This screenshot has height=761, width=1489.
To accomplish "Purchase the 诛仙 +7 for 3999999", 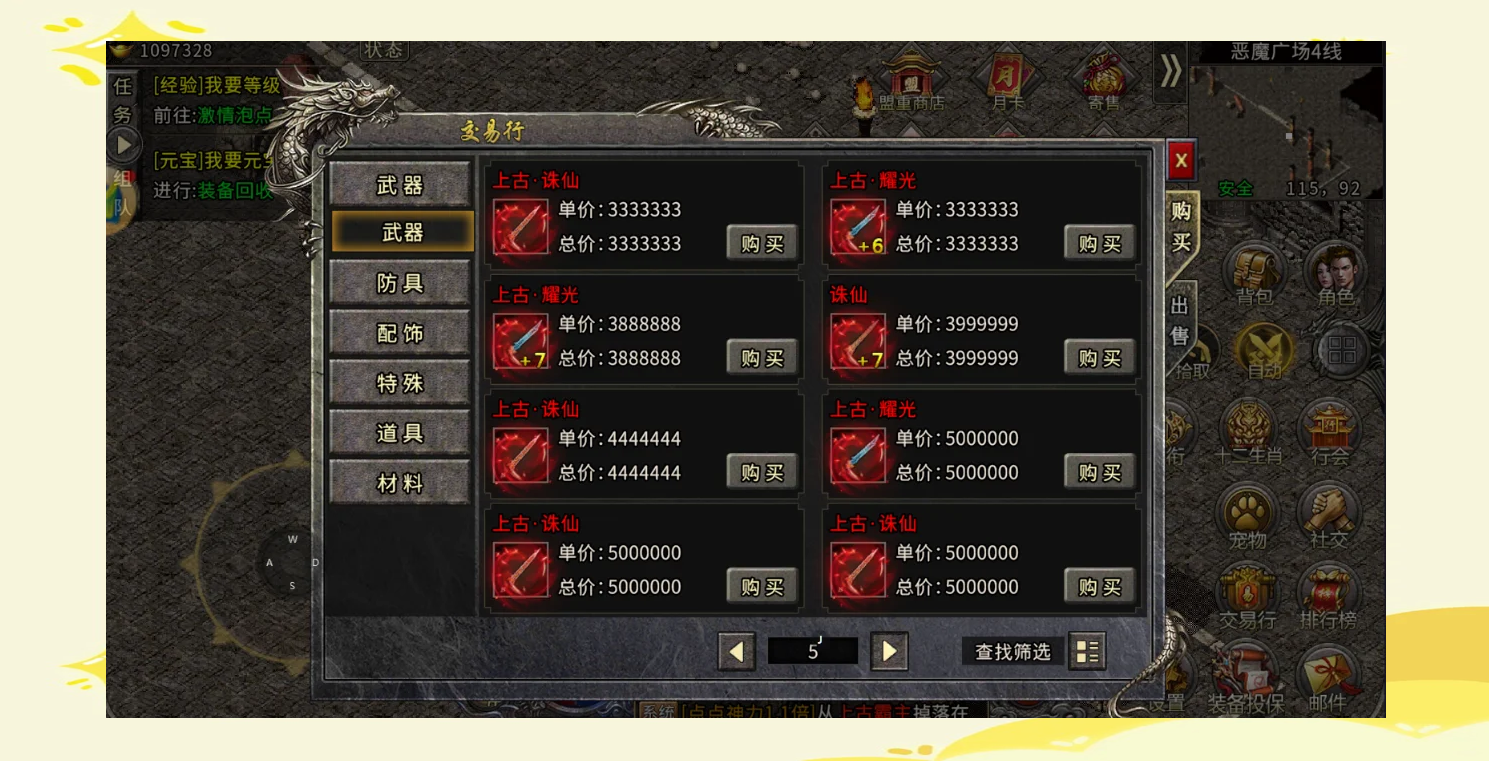I will click(x=1098, y=358).
